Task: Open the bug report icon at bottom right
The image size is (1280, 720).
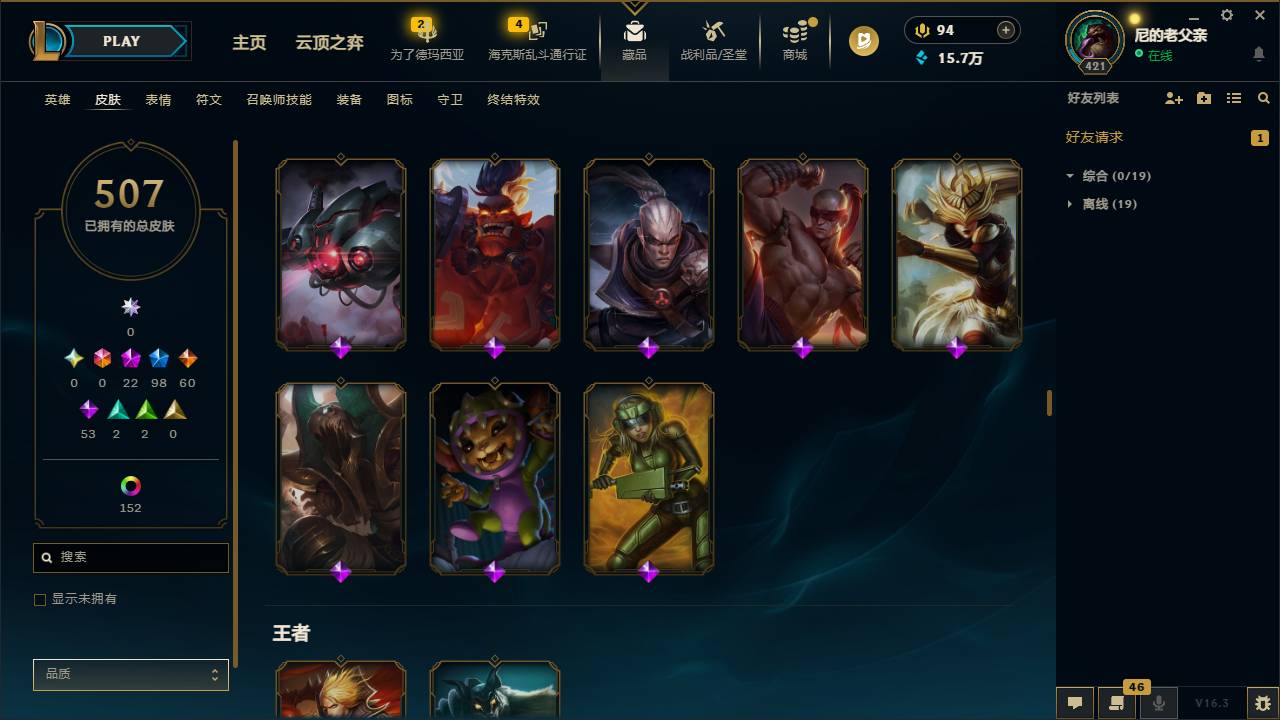Action: coord(1262,703)
